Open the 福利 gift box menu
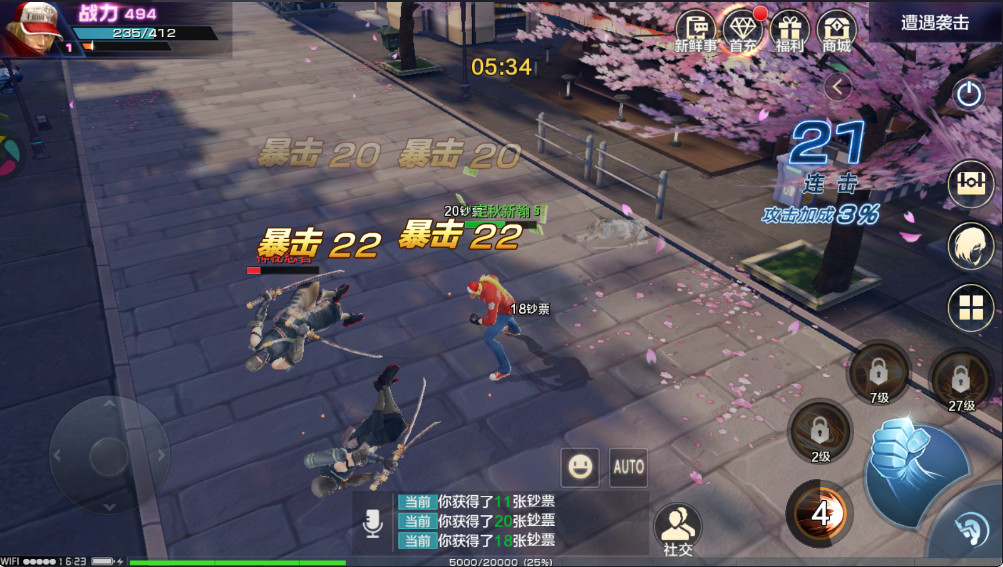 click(x=790, y=30)
